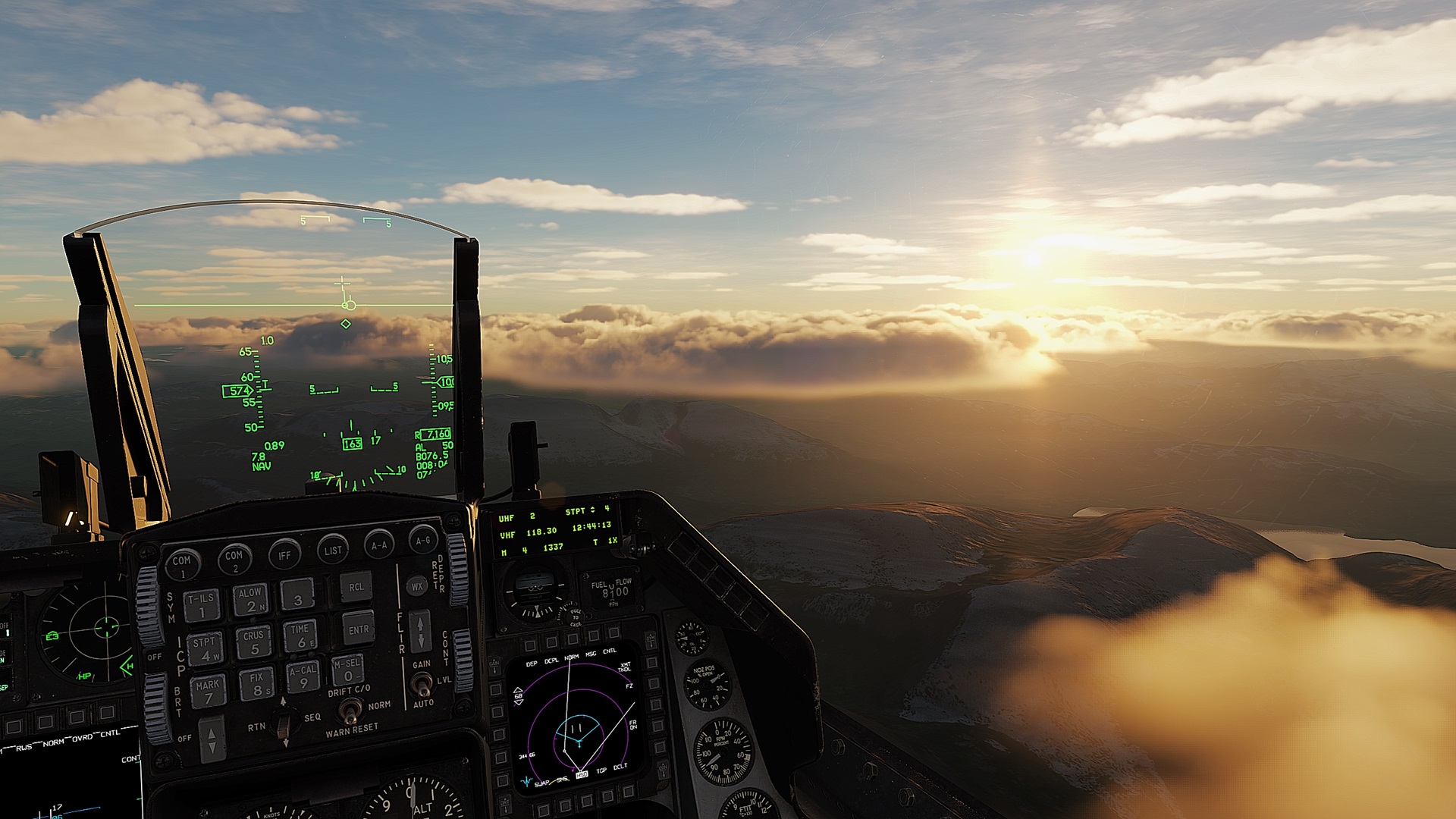
Task: Open the LIST page button
Action: tap(333, 549)
